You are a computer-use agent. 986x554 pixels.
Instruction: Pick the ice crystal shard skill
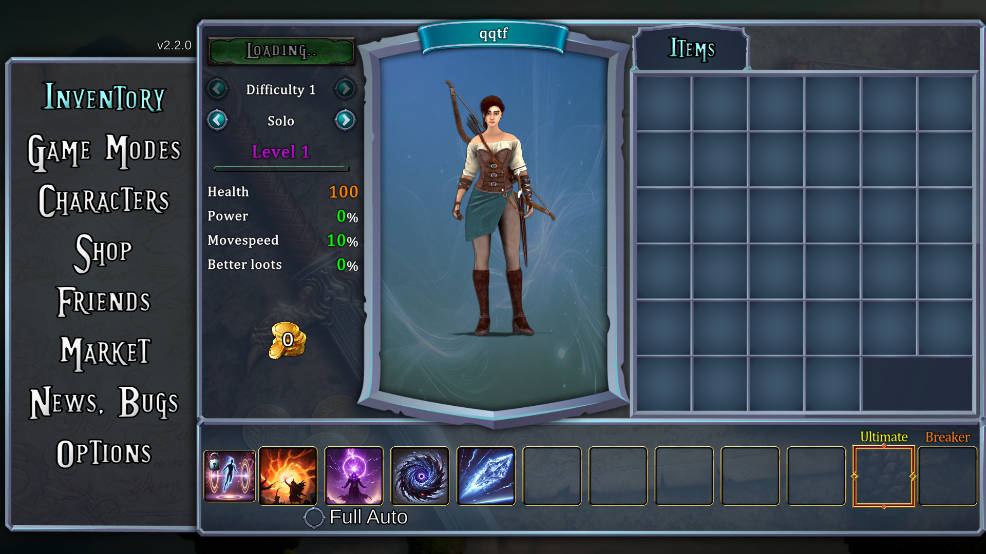[x=486, y=476]
